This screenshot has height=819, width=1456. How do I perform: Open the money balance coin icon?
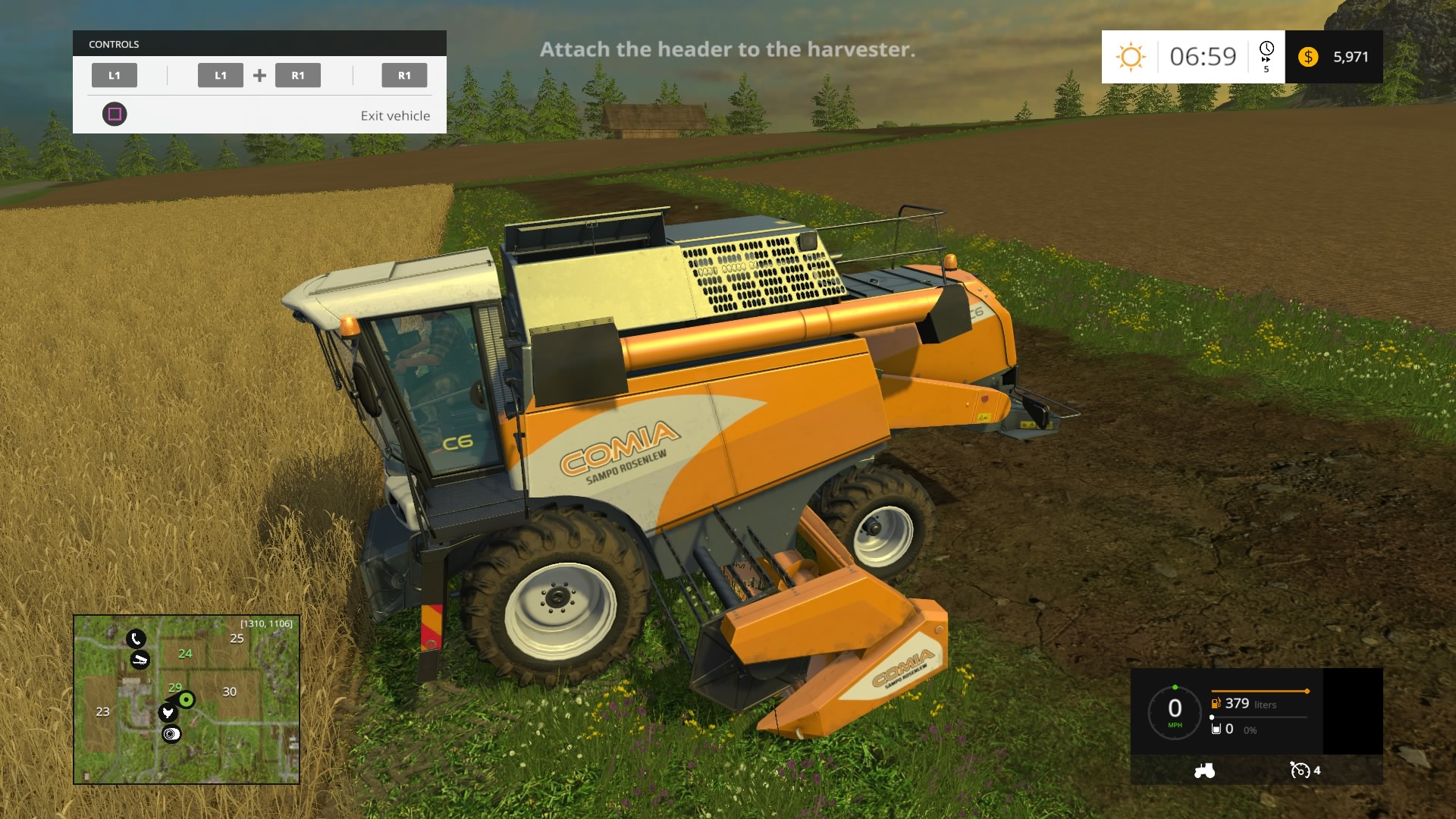click(x=1308, y=57)
